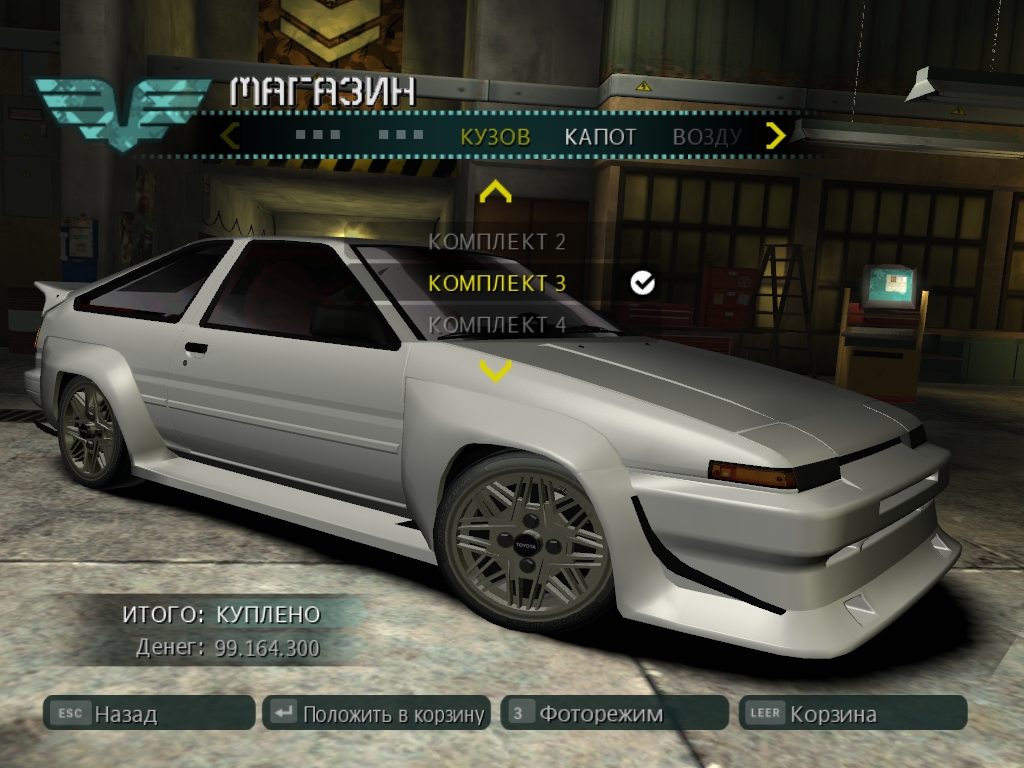The width and height of the screenshot is (1024, 768).
Task: Open the КАПОТ category tab
Action: point(600,137)
